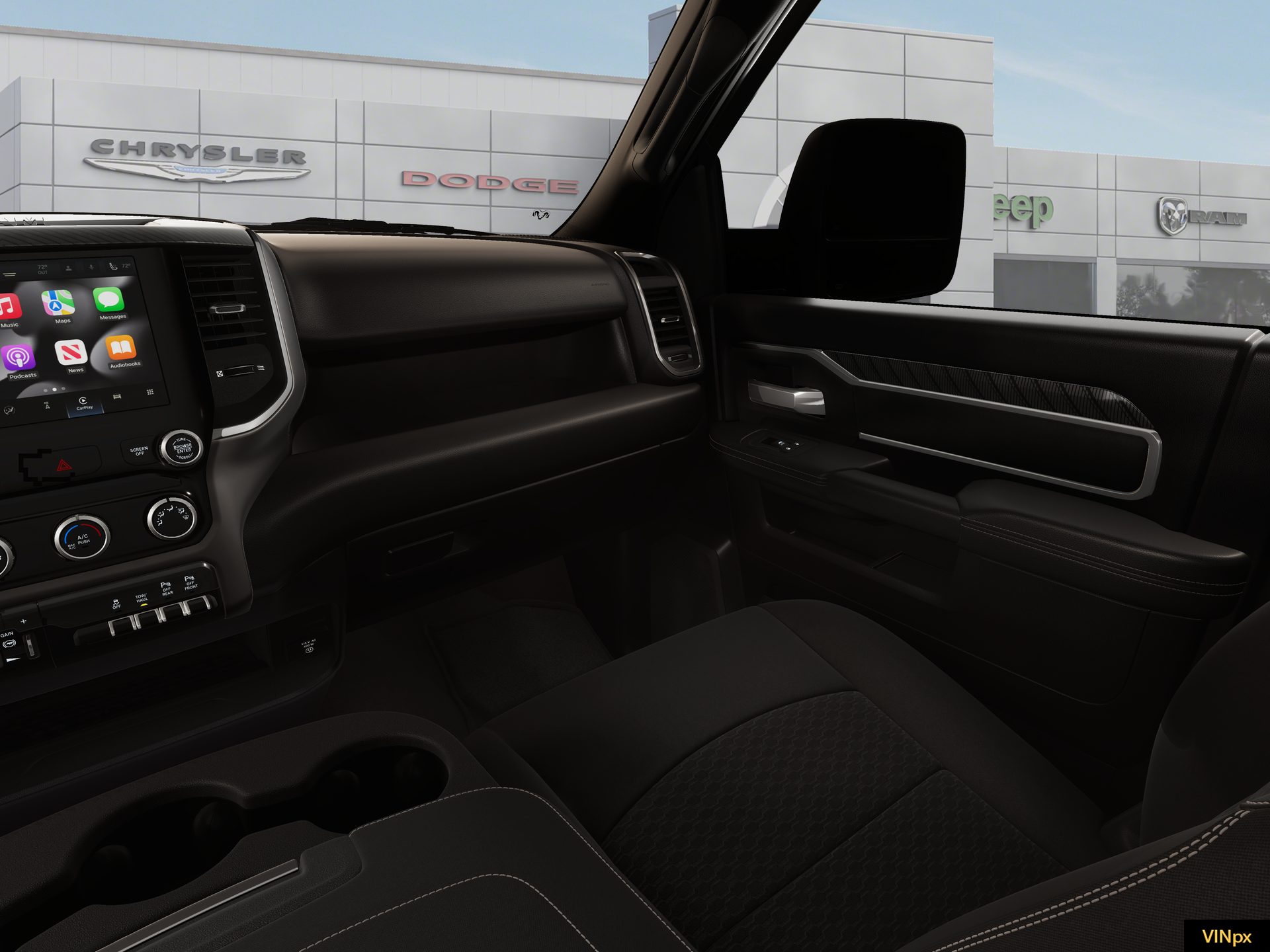Screen dimensions: 1270x952
Task: Increase trailer brake gain with plus control
Action: coord(23,621)
